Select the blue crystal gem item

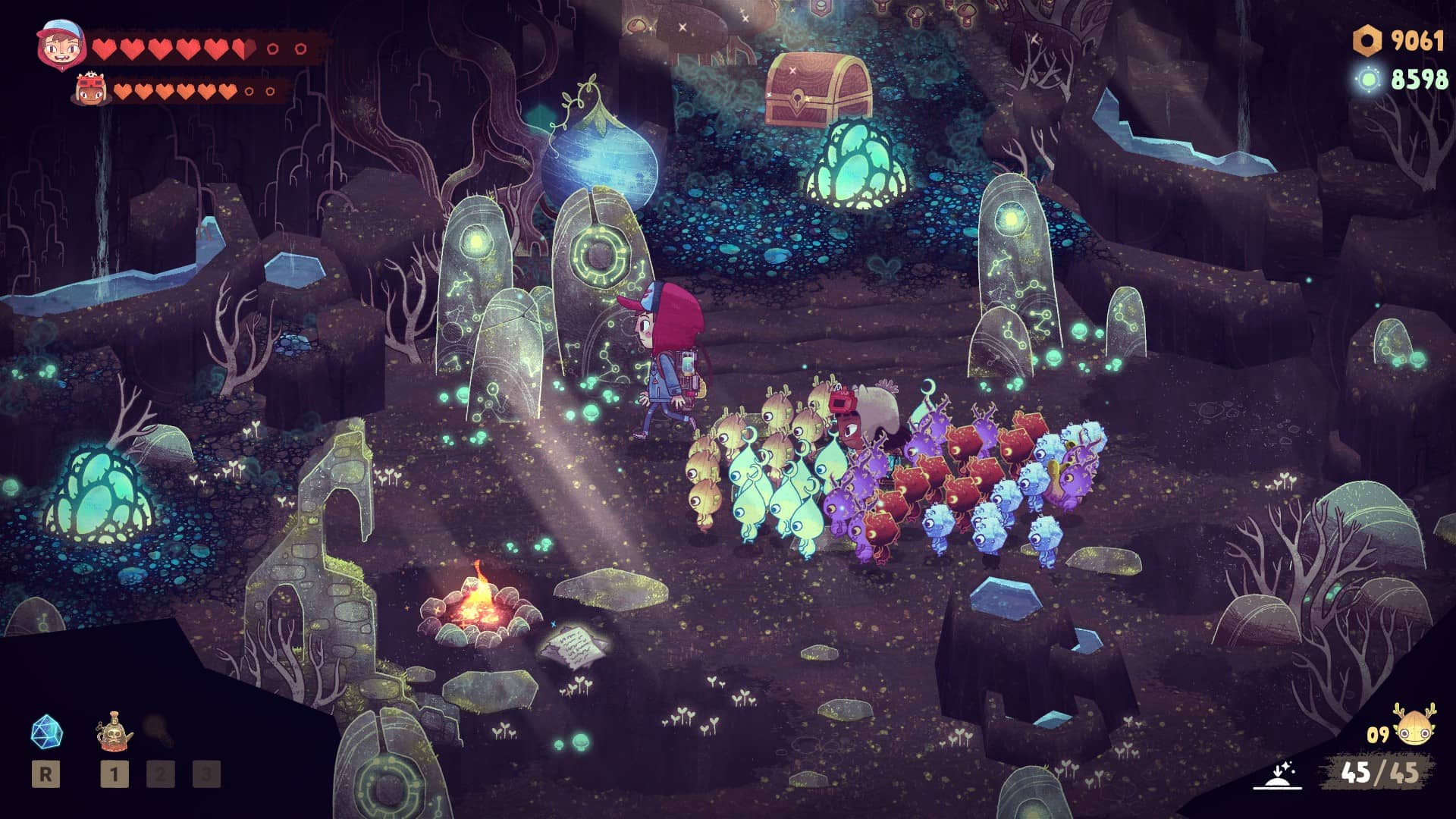tap(46, 732)
